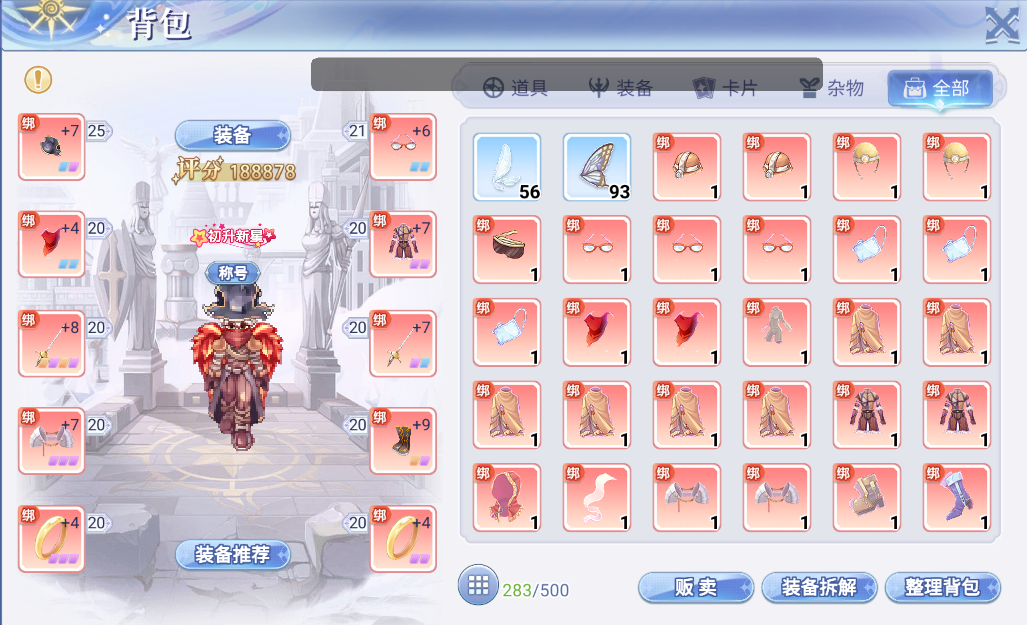Select the white feather stack of 56

(507, 167)
